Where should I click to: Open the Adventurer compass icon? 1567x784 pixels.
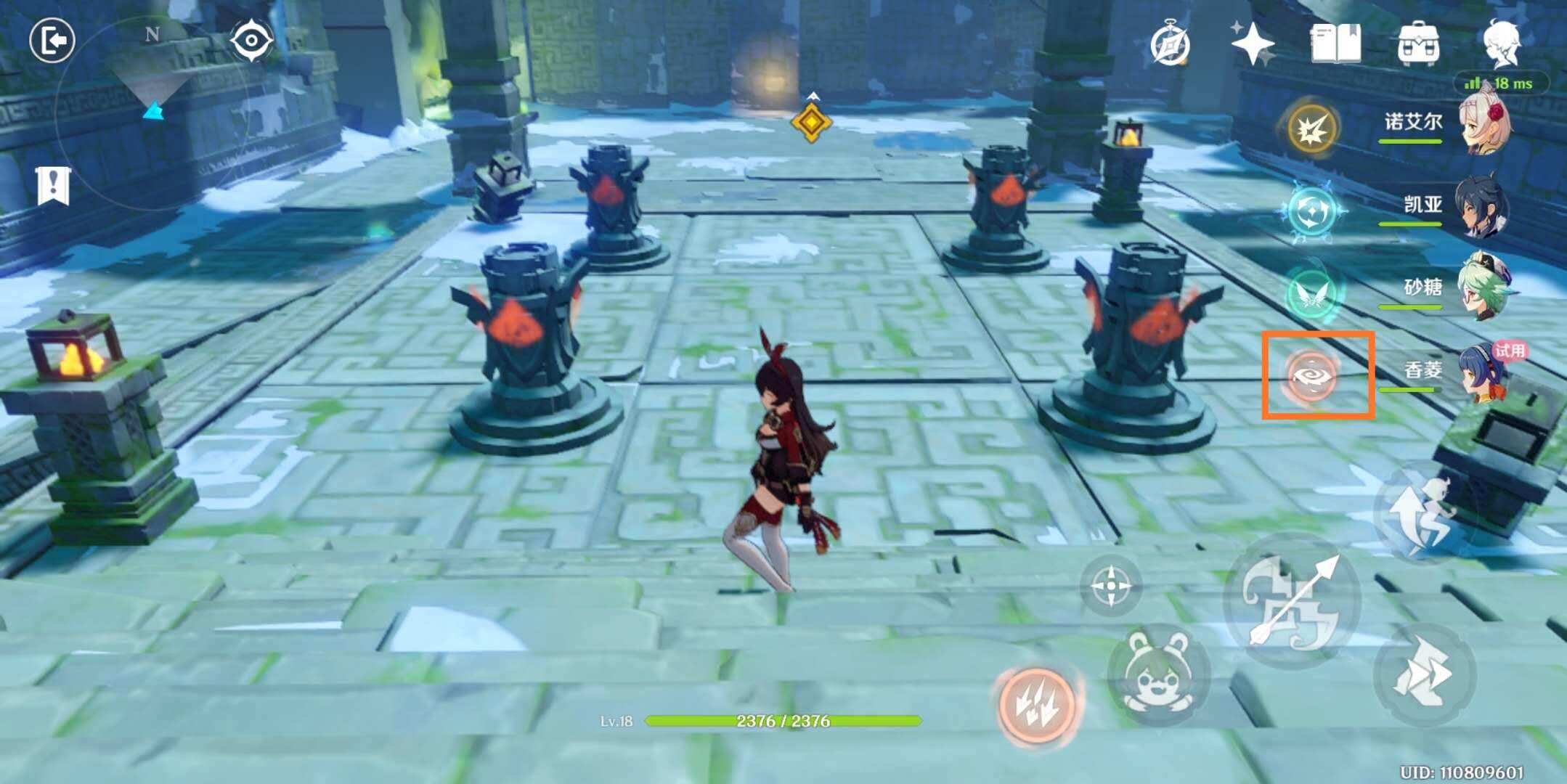click(x=1170, y=45)
